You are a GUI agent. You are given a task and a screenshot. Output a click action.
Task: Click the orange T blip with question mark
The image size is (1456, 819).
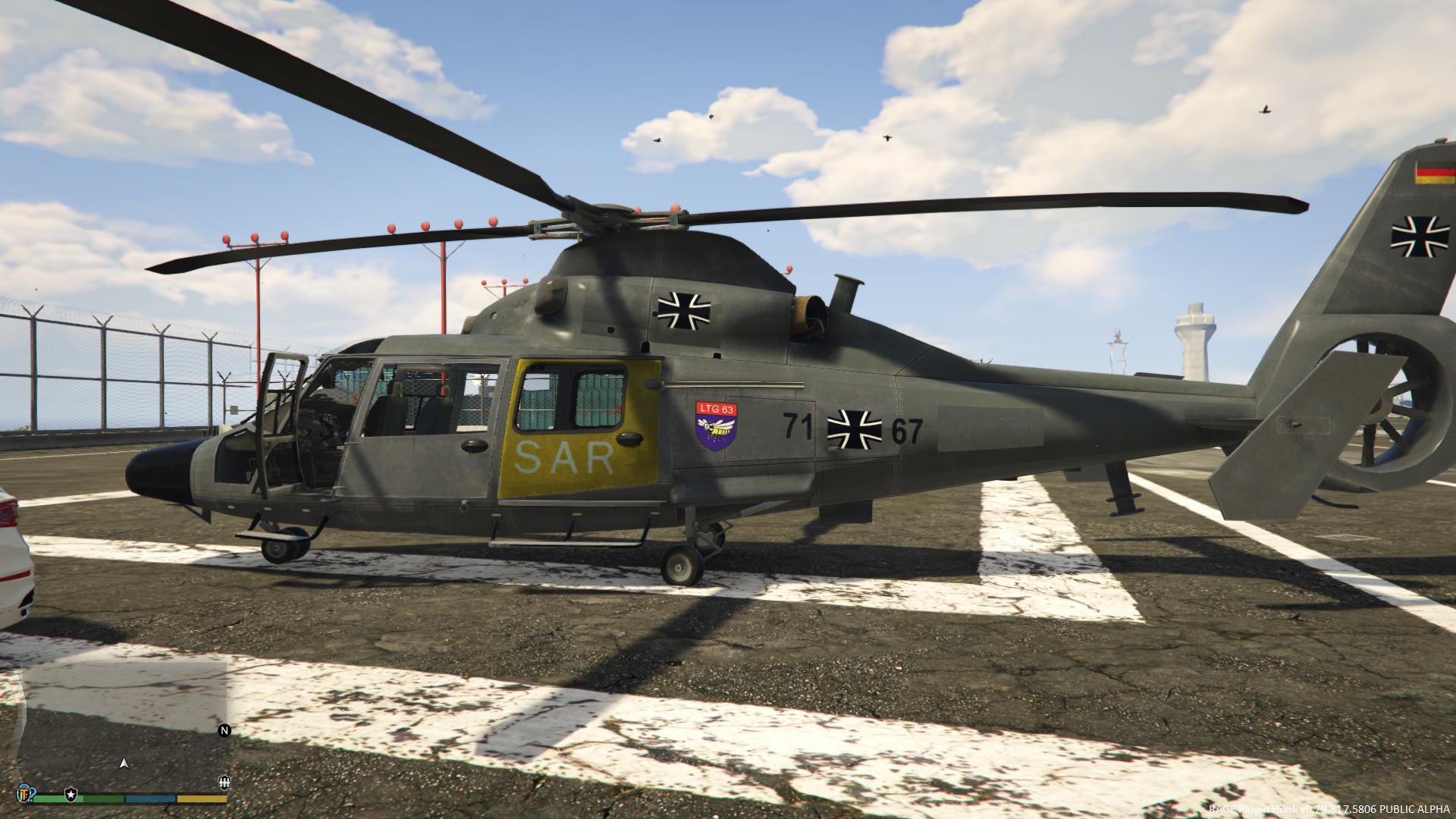pyautogui.click(x=25, y=793)
